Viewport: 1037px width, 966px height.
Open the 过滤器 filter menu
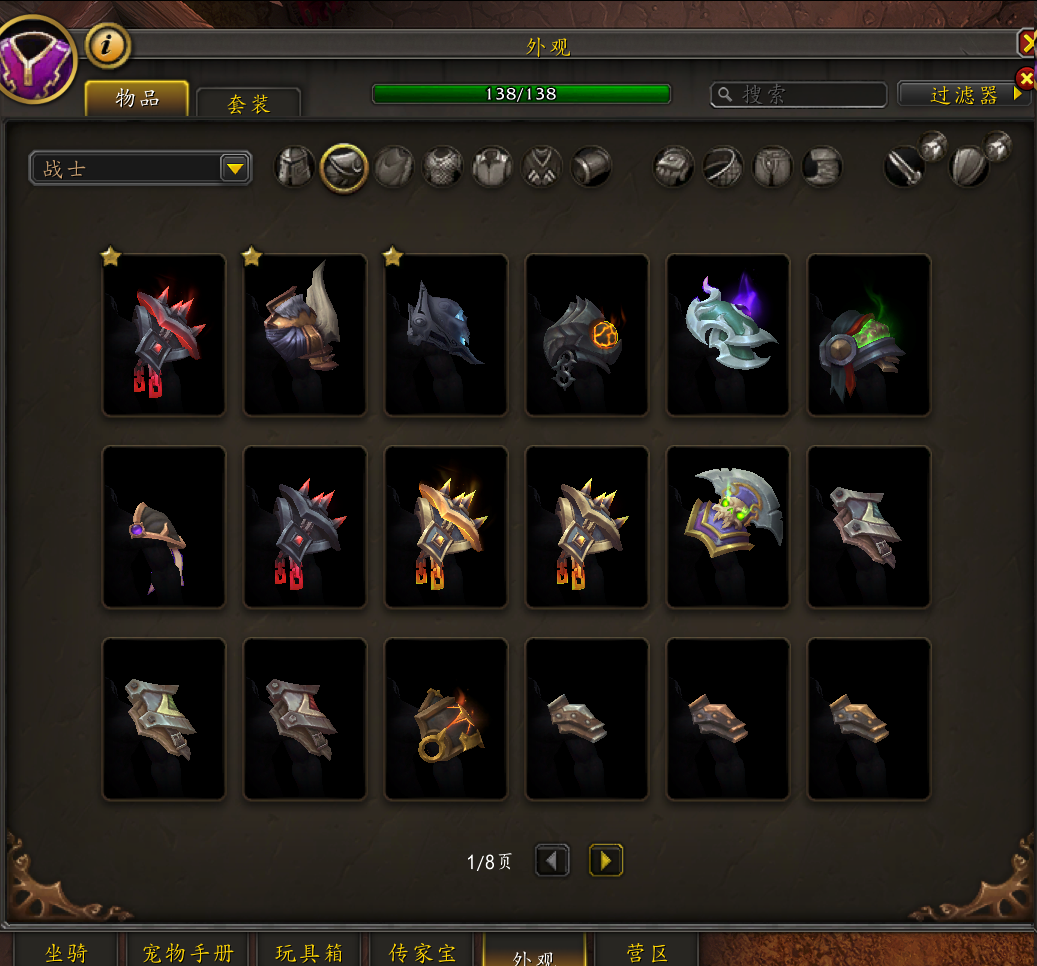point(964,94)
